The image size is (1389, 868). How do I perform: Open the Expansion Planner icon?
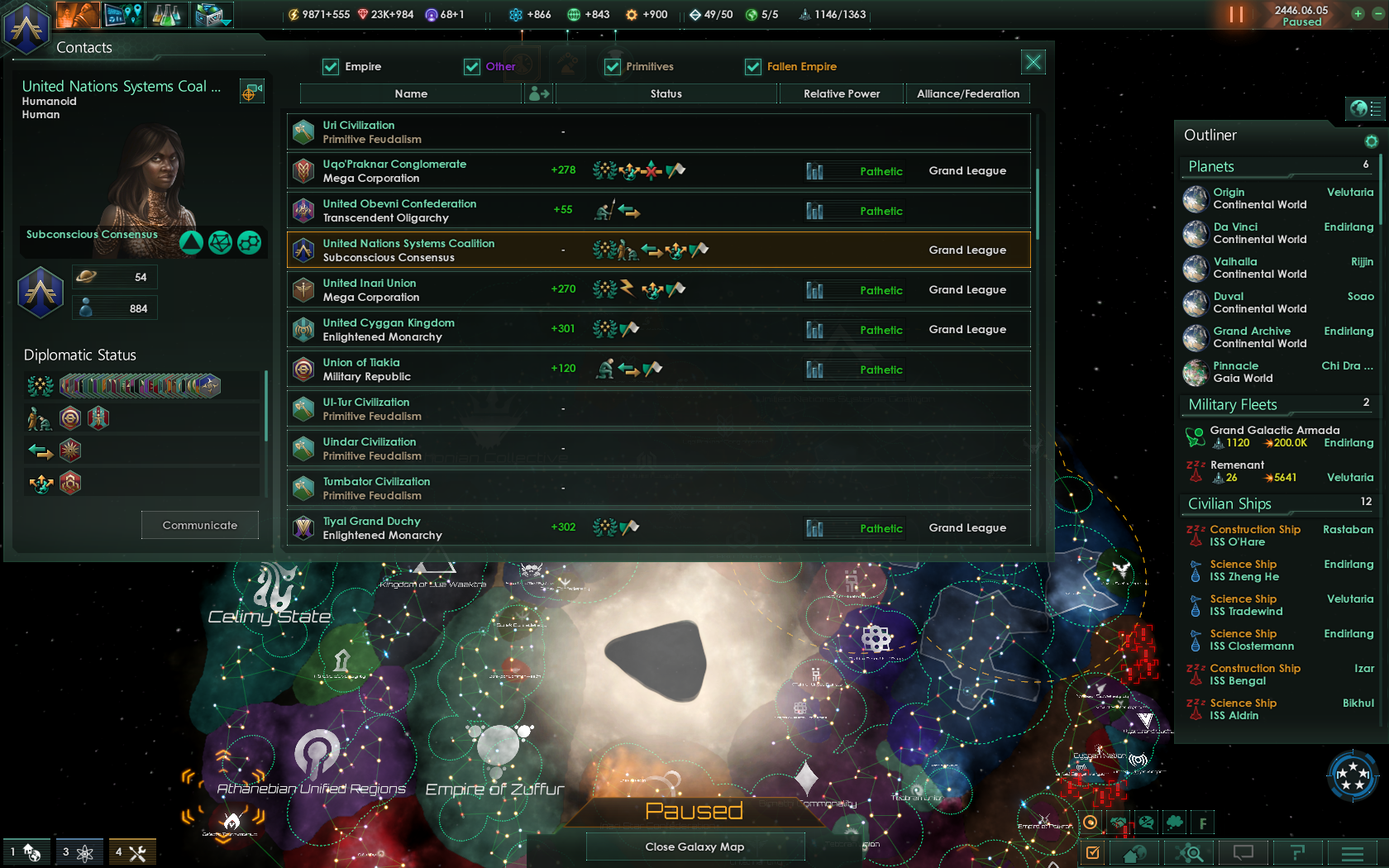tap(122, 14)
